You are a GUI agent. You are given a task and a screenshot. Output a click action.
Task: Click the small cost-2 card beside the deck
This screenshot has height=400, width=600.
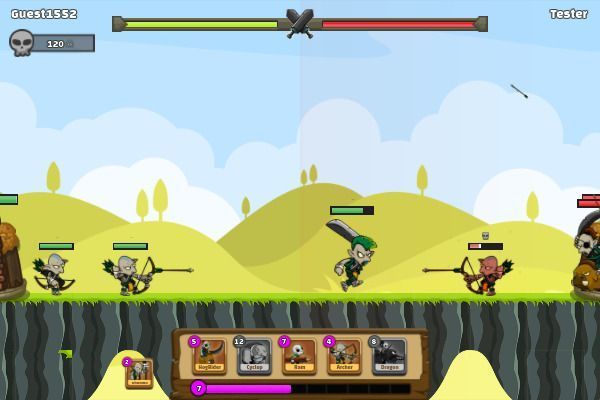pos(138,372)
